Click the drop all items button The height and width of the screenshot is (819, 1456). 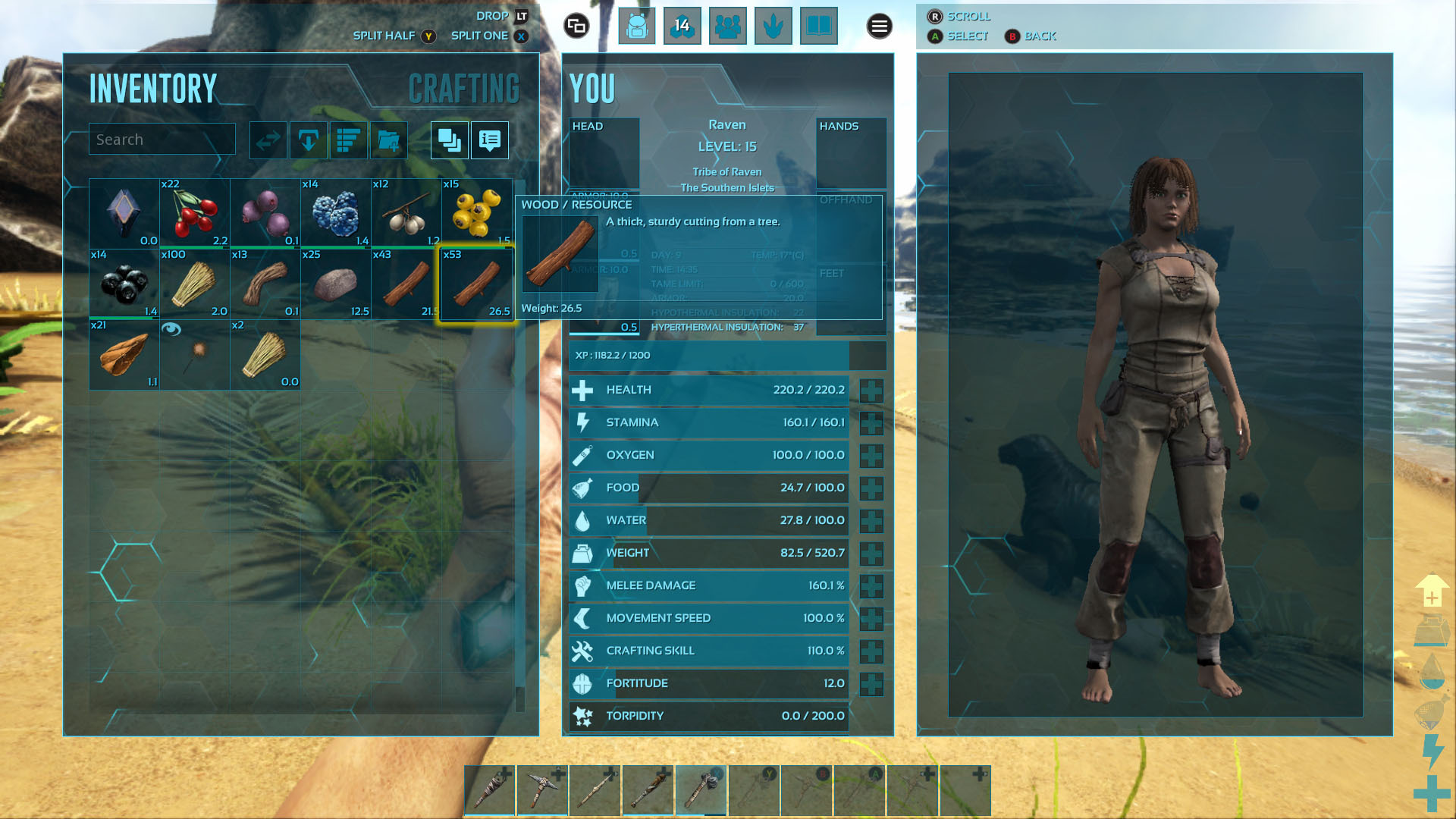pyautogui.click(x=309, y=140)
